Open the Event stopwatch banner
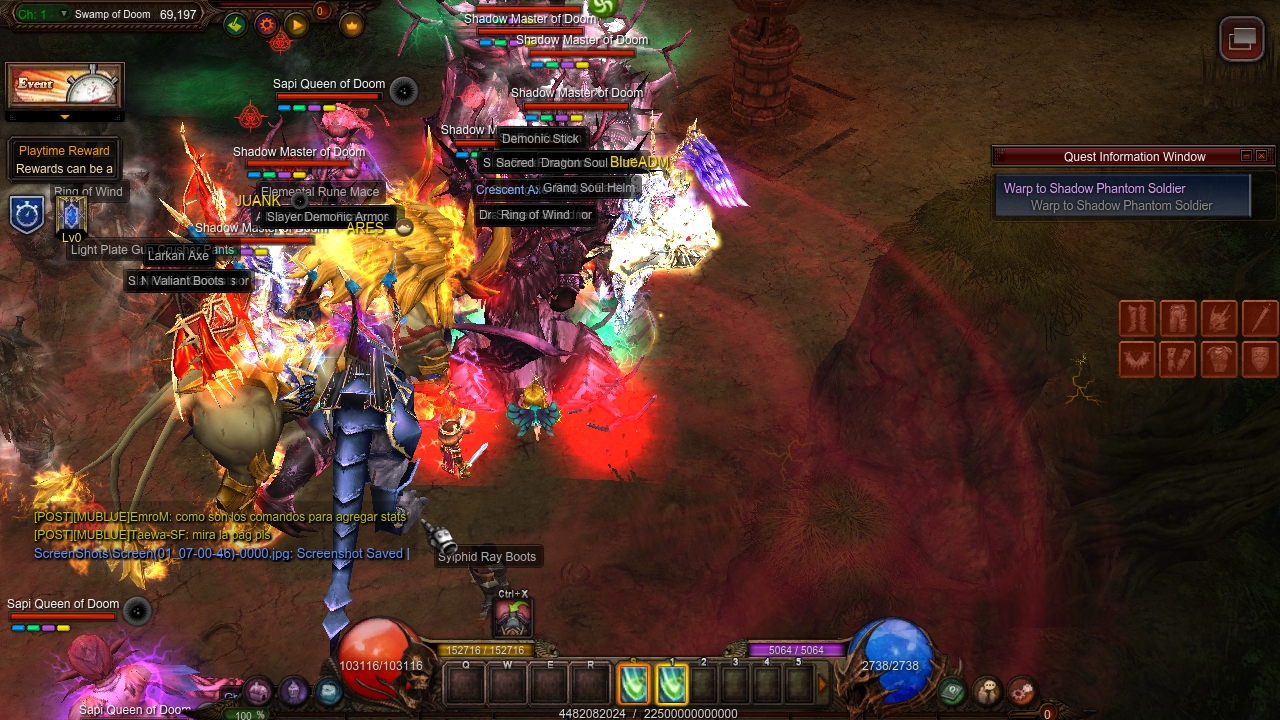 tap(65, 87)
